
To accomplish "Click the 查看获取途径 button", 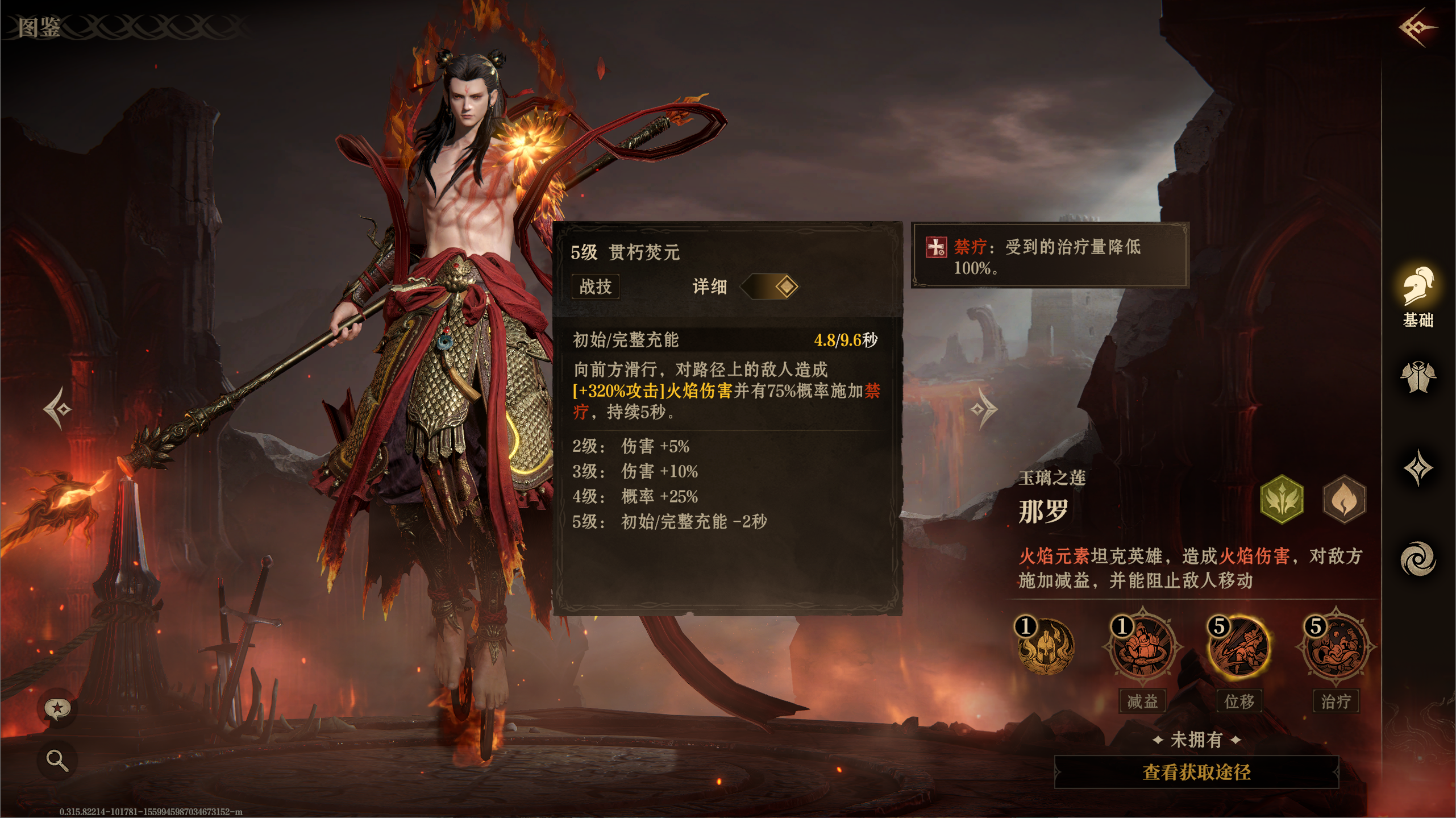I will 1196,772.
